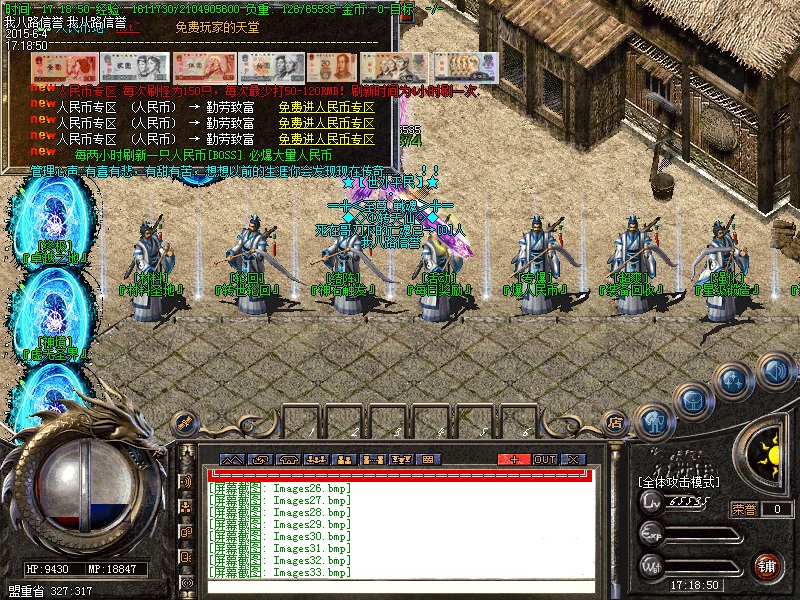
Task: Open the stall via the red 铺 button
Action: click(767, 566)
